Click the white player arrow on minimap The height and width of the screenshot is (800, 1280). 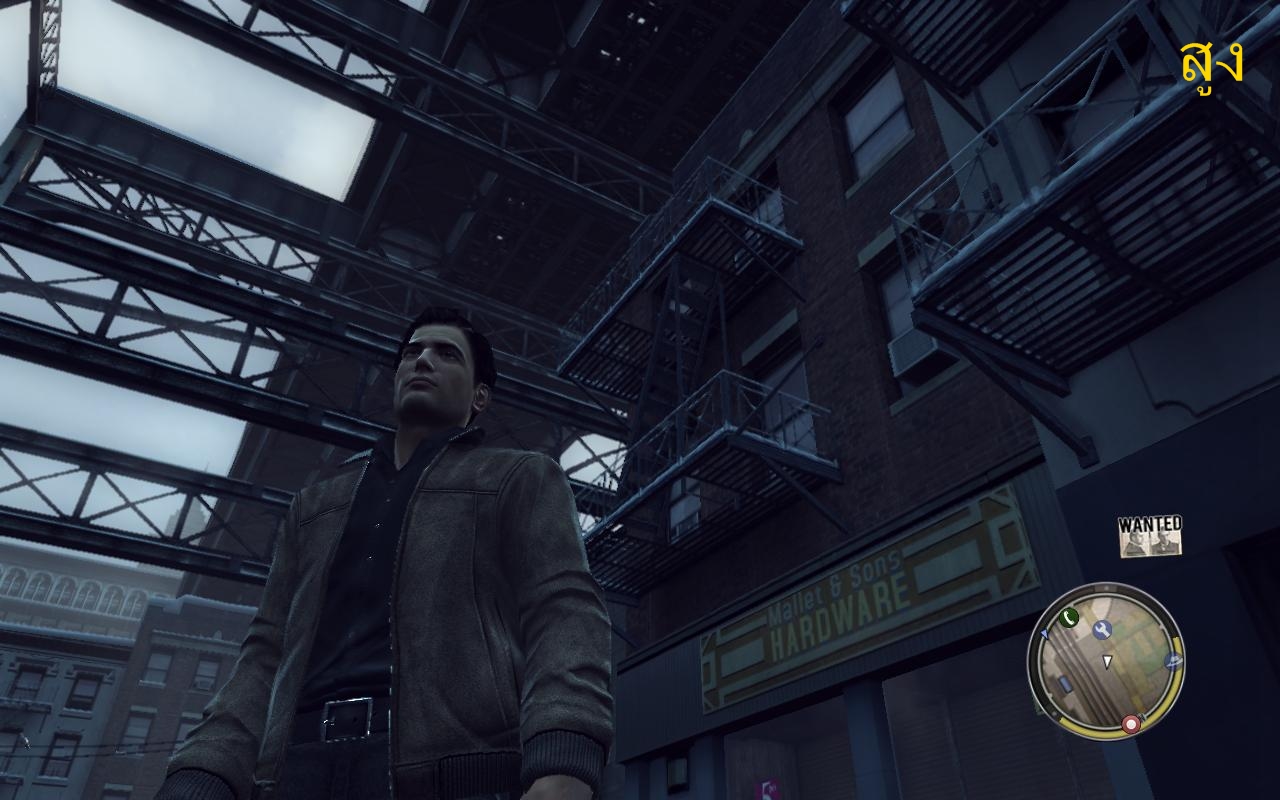1107,662
